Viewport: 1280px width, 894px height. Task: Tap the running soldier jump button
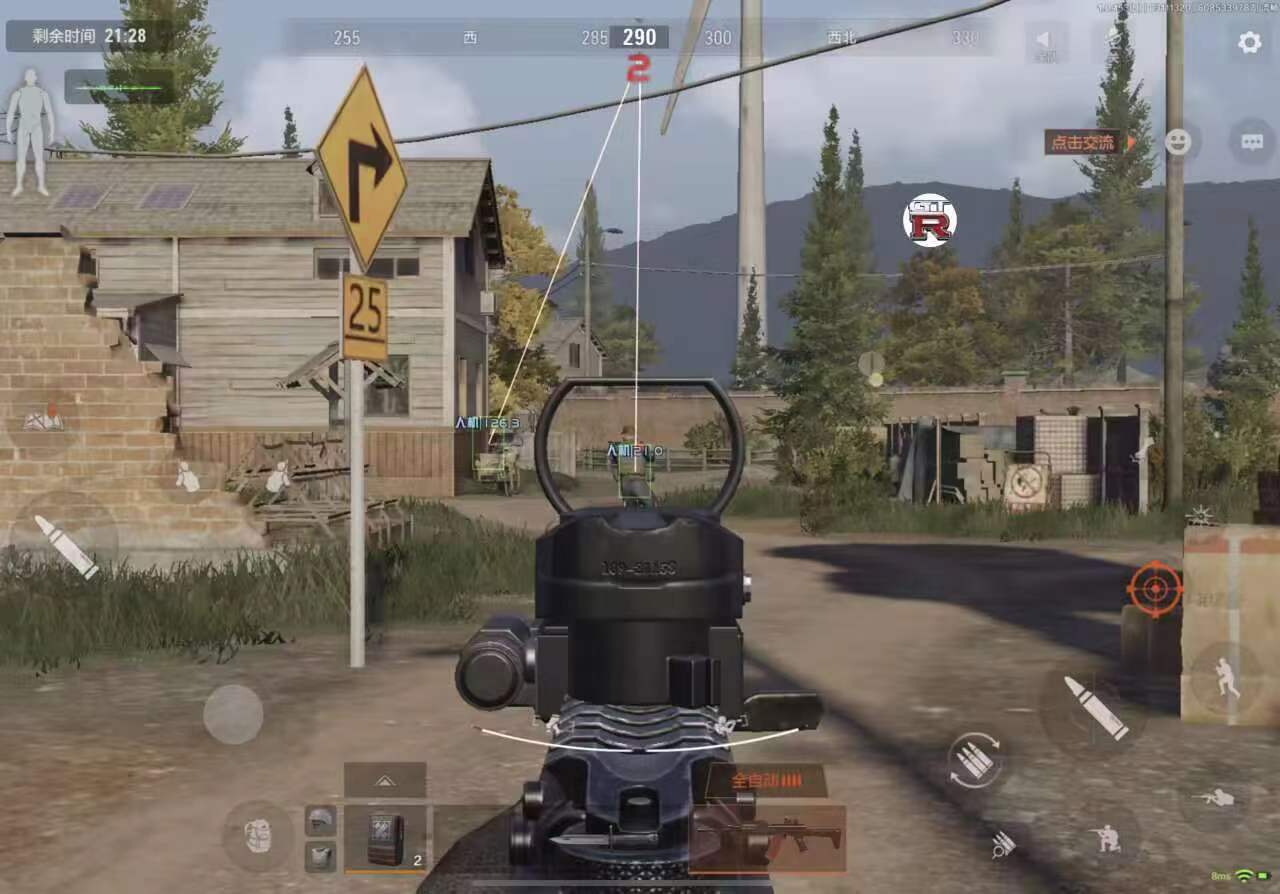coord(1225,678)
